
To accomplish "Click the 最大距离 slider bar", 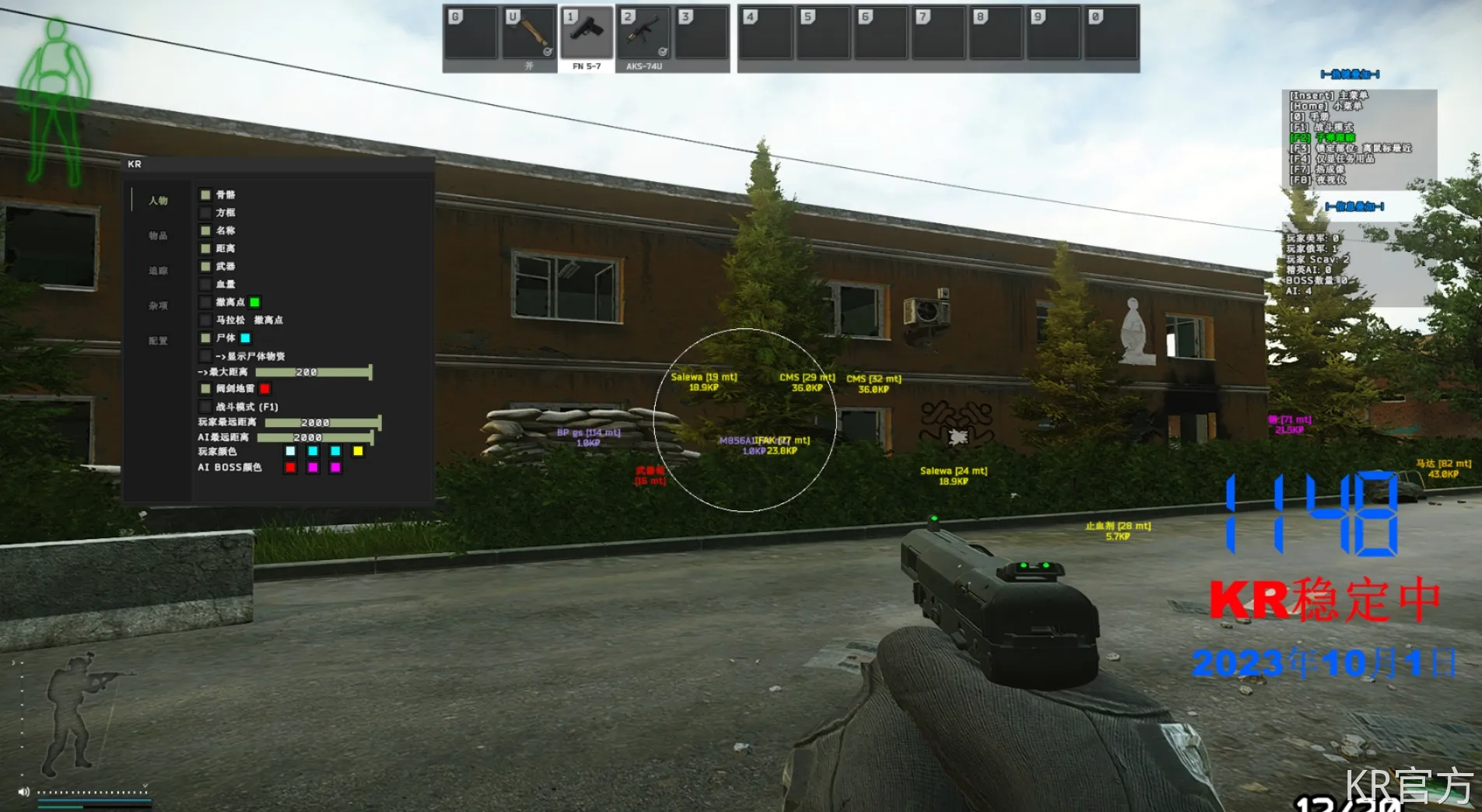I will 314,373.
